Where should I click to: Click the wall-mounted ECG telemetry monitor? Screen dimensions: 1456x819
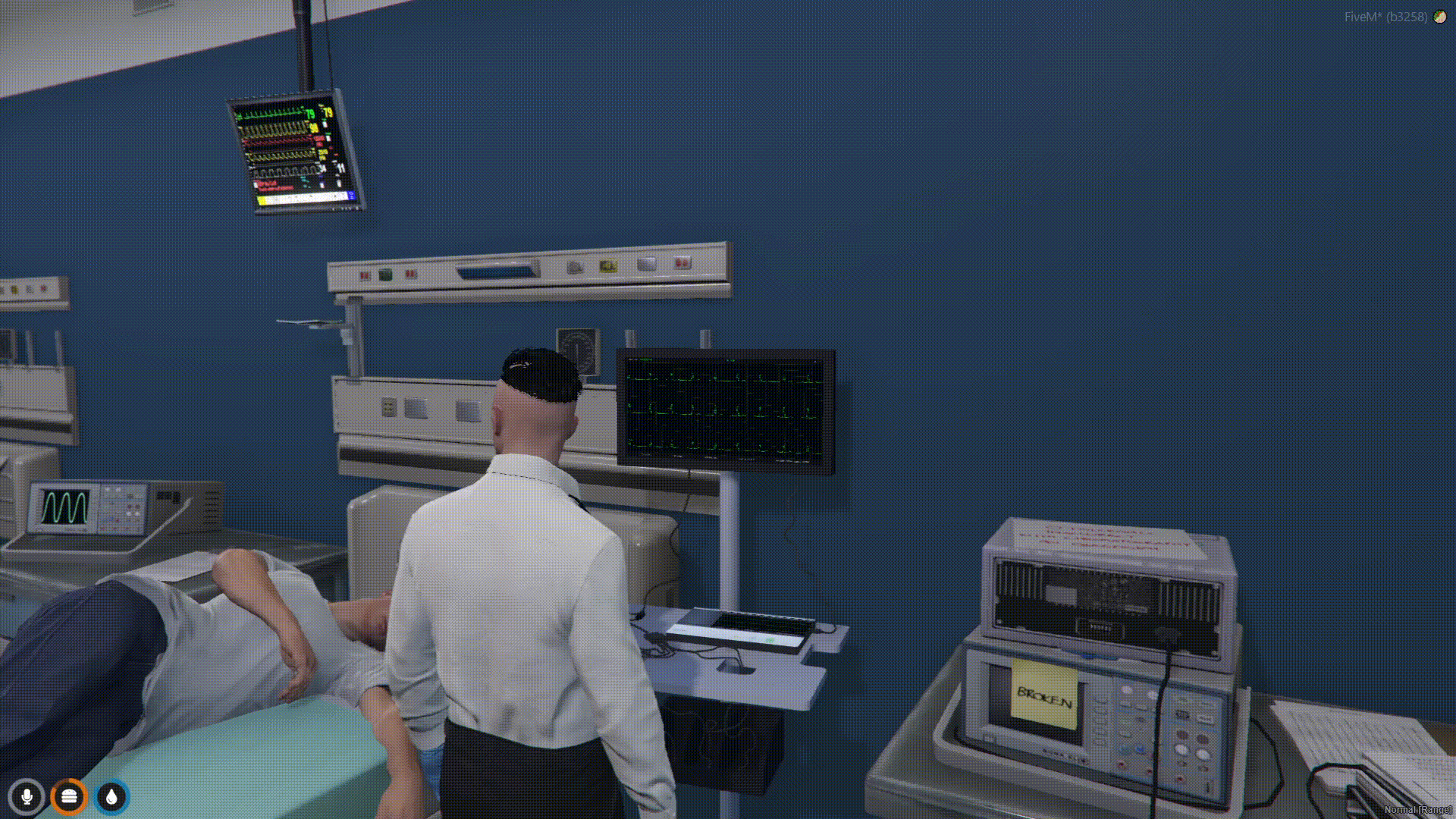coord(724,409)
